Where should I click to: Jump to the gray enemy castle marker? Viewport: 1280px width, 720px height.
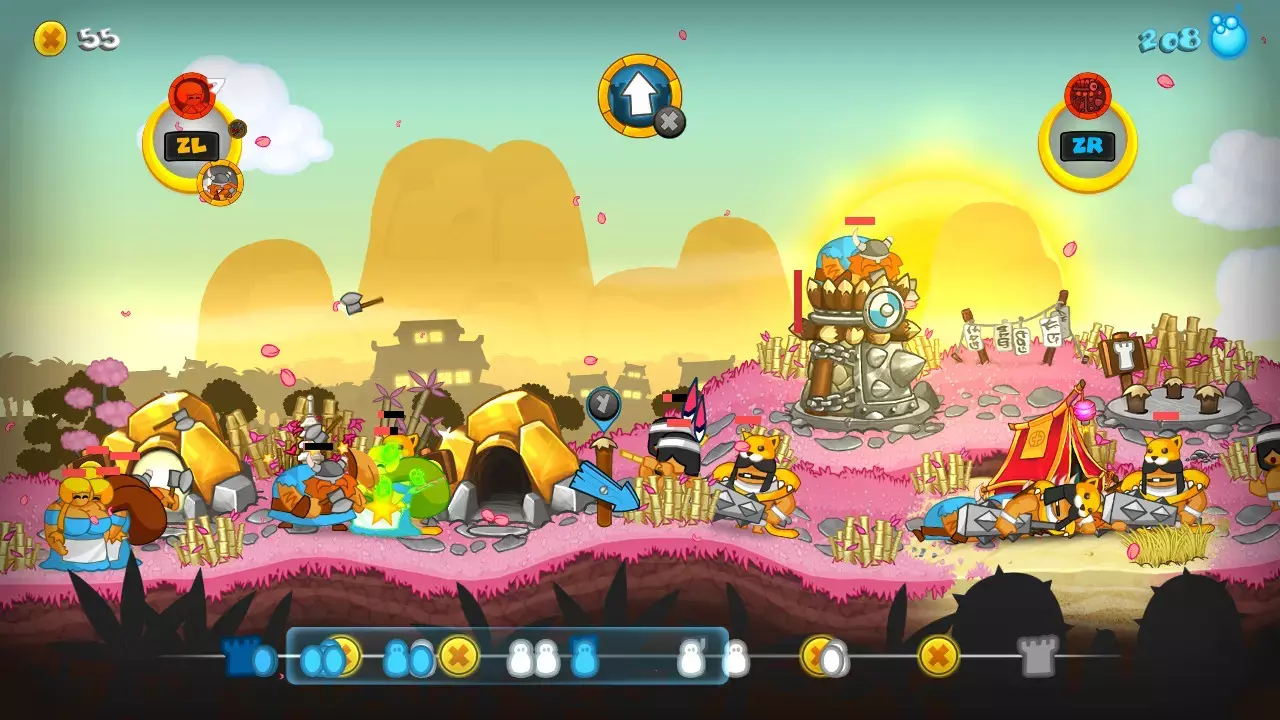tap(1038, 656)
